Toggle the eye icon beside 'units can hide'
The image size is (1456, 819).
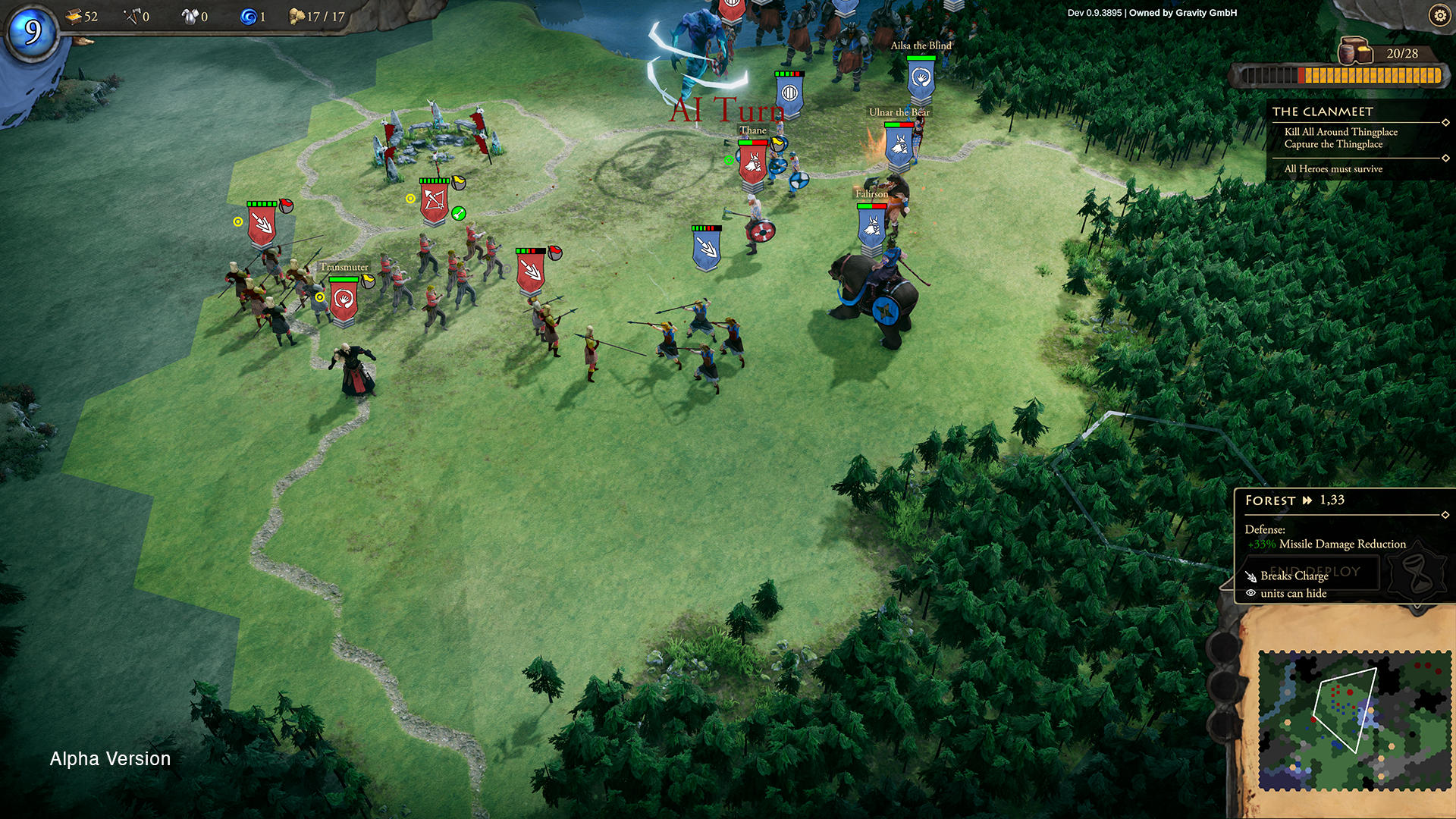(x=1252, y=593)
